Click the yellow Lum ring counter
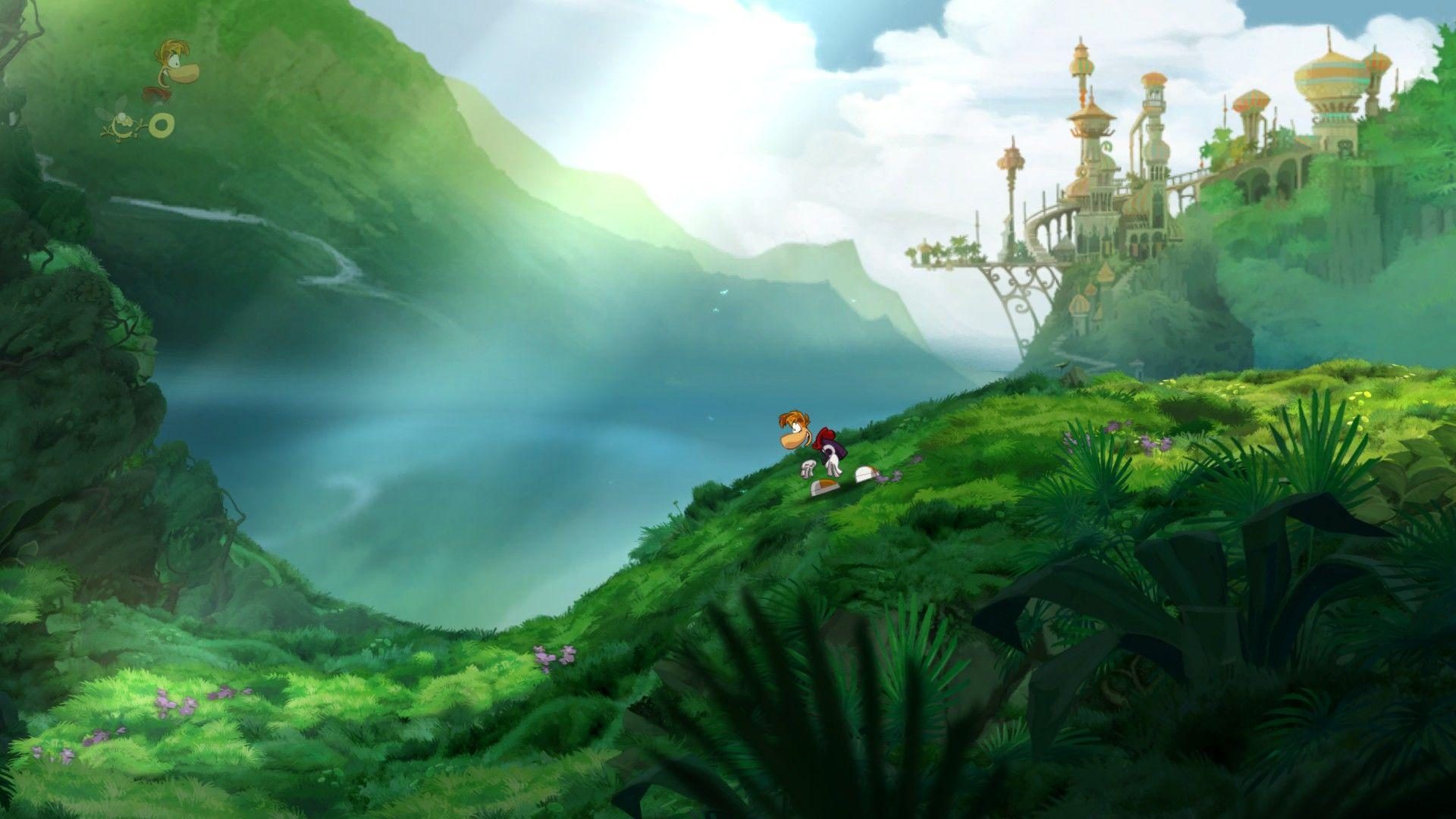This screenshot has width=1456, height=819. (162, 126)
